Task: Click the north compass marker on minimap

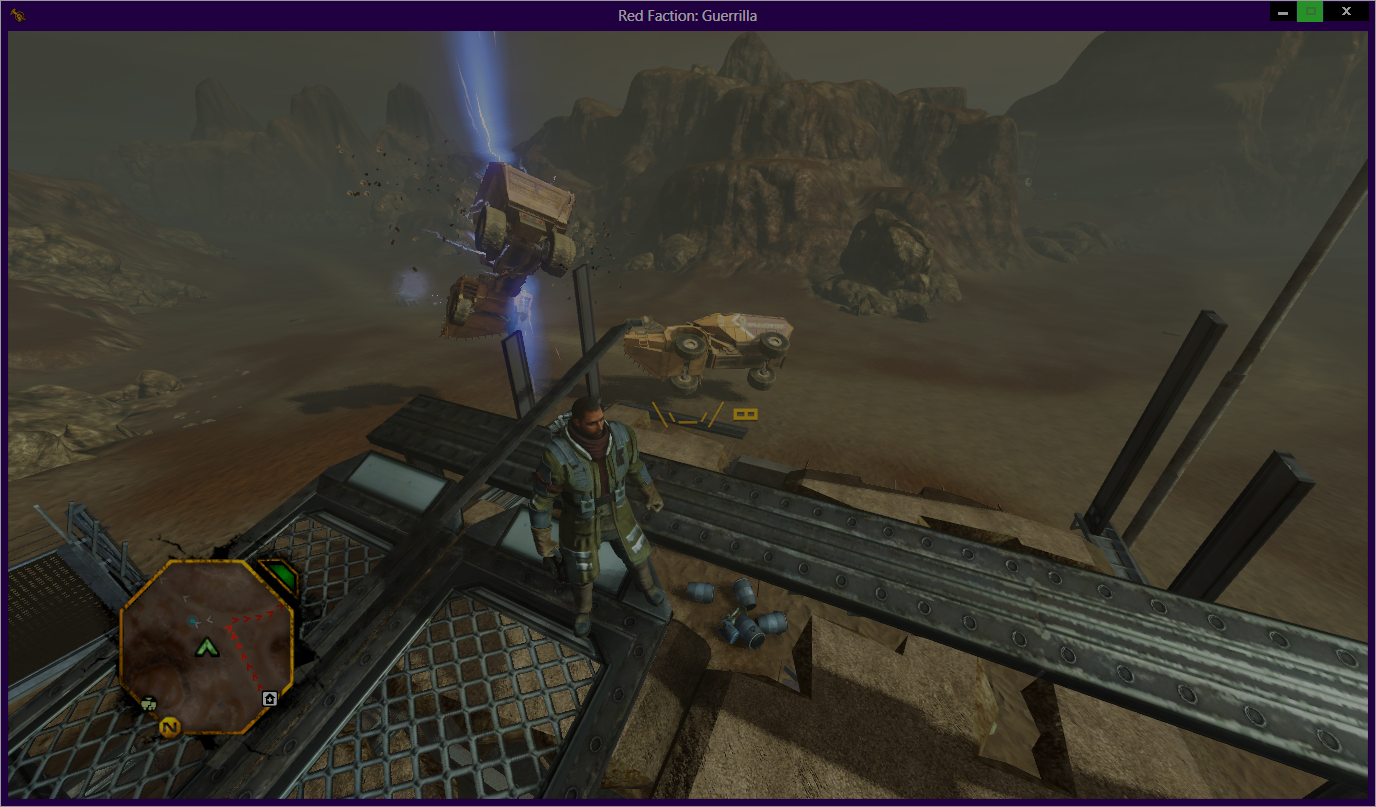Action: [x=171, y=726]
